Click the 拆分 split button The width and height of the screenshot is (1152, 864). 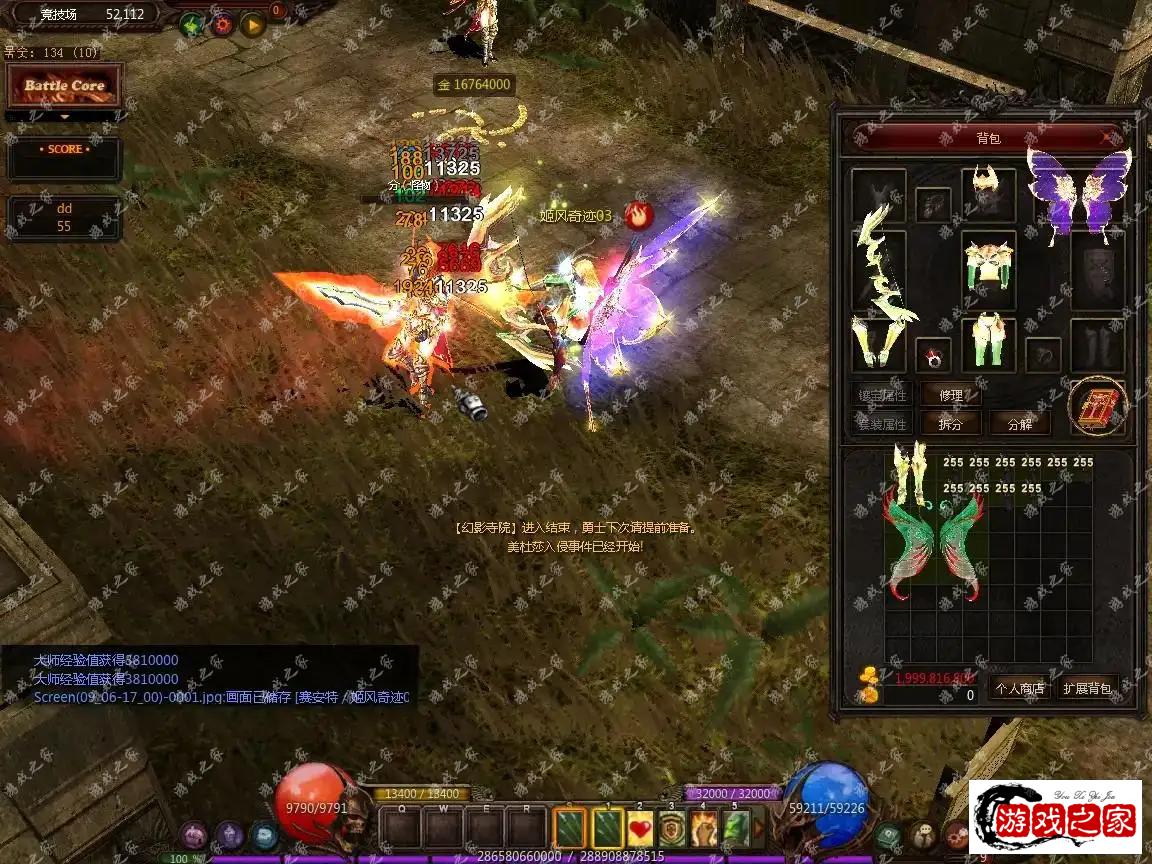click(x=951, y=424)
